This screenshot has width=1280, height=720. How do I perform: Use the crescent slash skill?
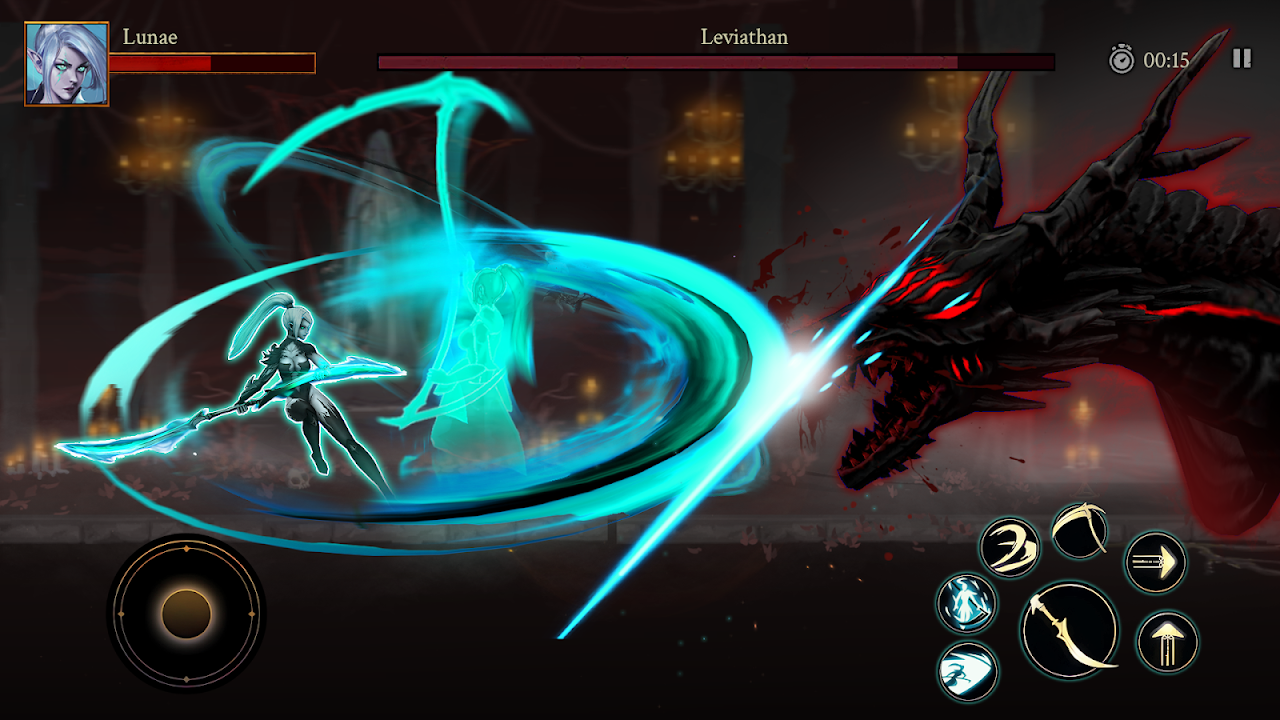(1009, 546)
